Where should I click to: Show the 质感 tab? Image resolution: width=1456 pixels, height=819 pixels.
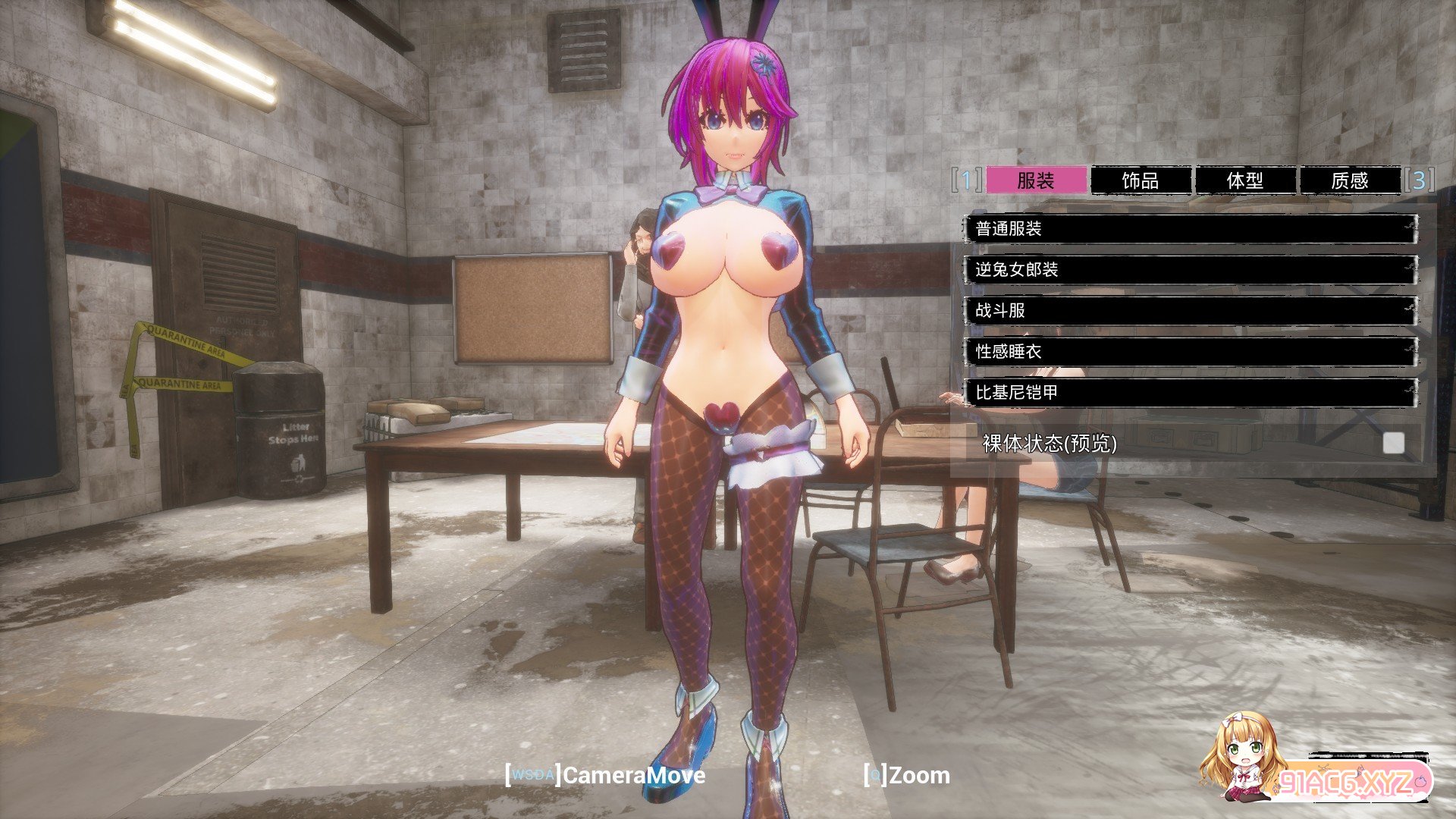(1350, 180)
